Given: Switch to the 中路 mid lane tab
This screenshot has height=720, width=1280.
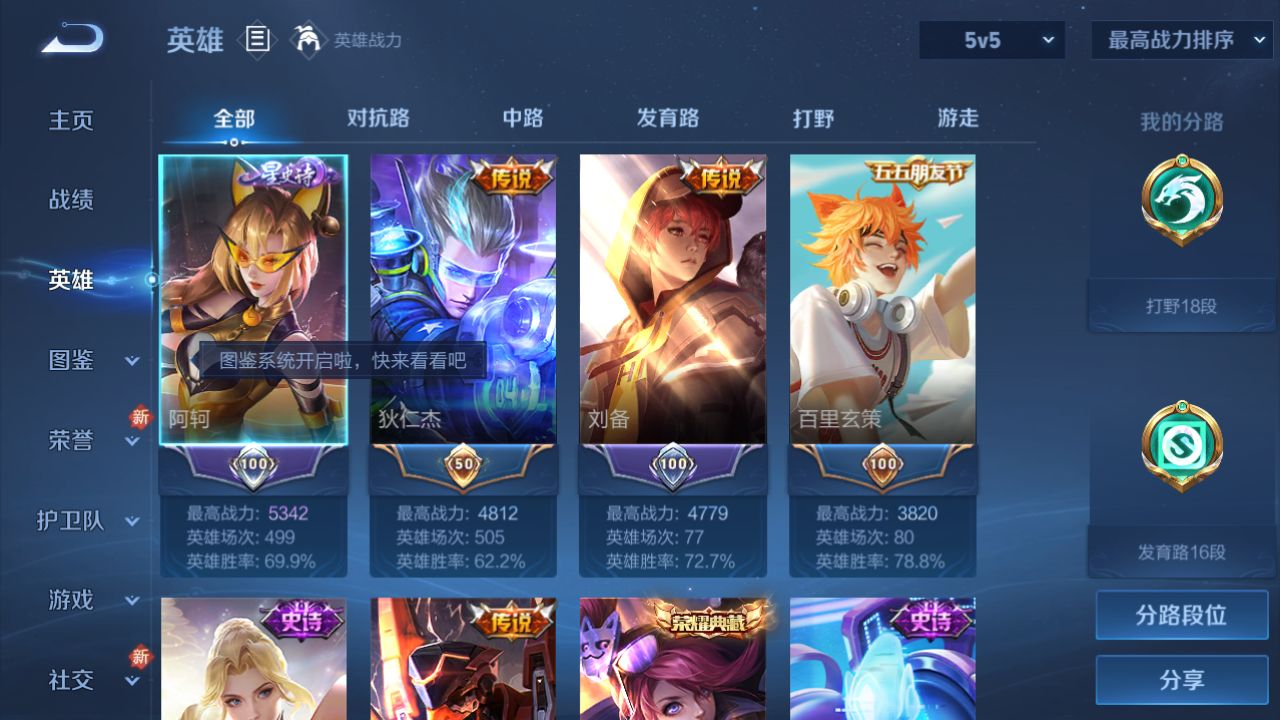Looking at the screenshot, I should 523,118.
